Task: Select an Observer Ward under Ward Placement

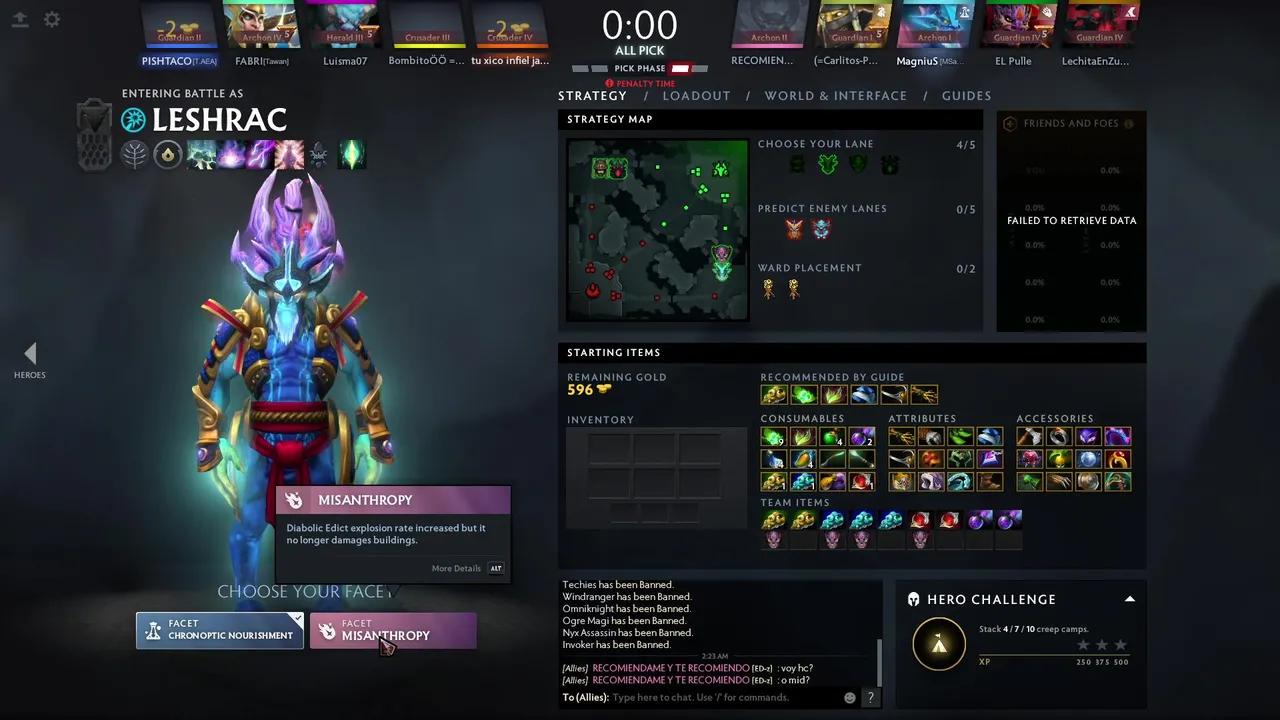Action: click(x=769, y=289)
